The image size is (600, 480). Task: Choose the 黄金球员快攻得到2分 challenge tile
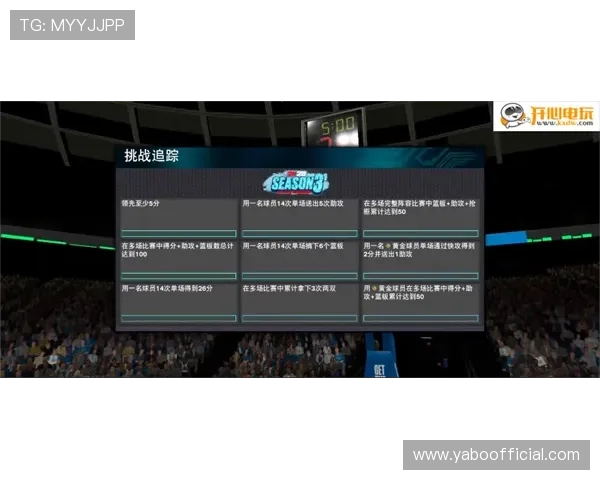pyautogui.click(x=419, y=259)
